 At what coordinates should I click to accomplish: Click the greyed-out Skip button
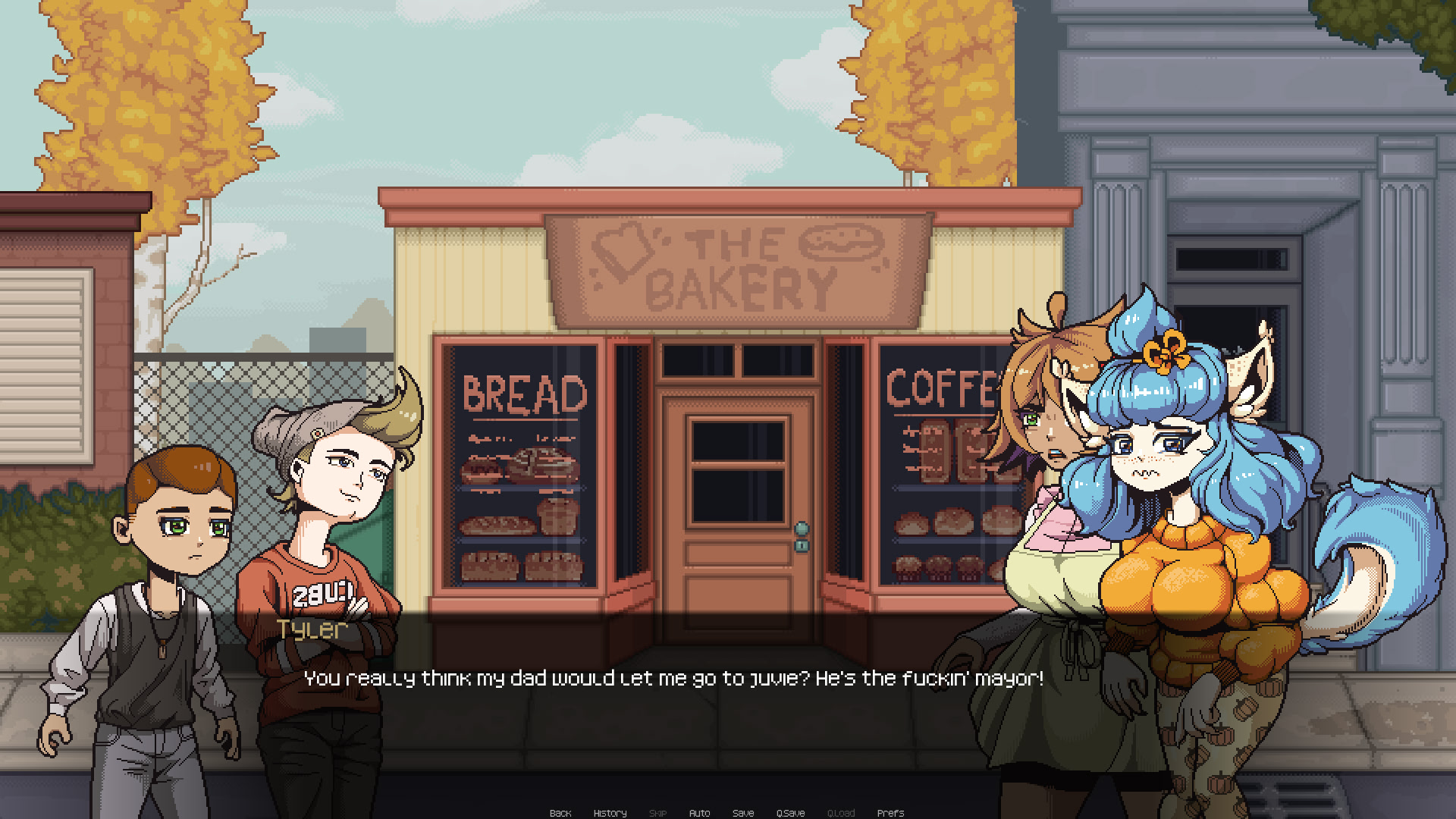657,813
